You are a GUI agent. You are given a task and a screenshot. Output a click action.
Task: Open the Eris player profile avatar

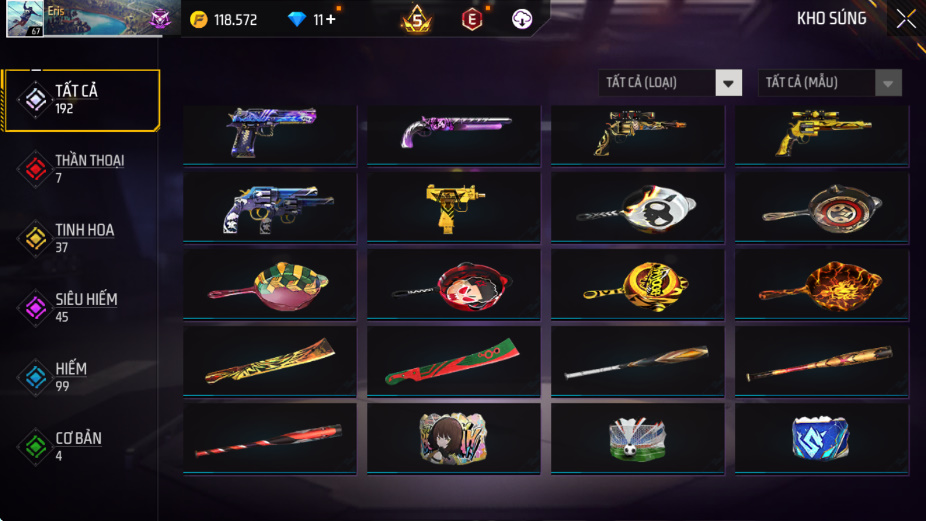(24, 19)
